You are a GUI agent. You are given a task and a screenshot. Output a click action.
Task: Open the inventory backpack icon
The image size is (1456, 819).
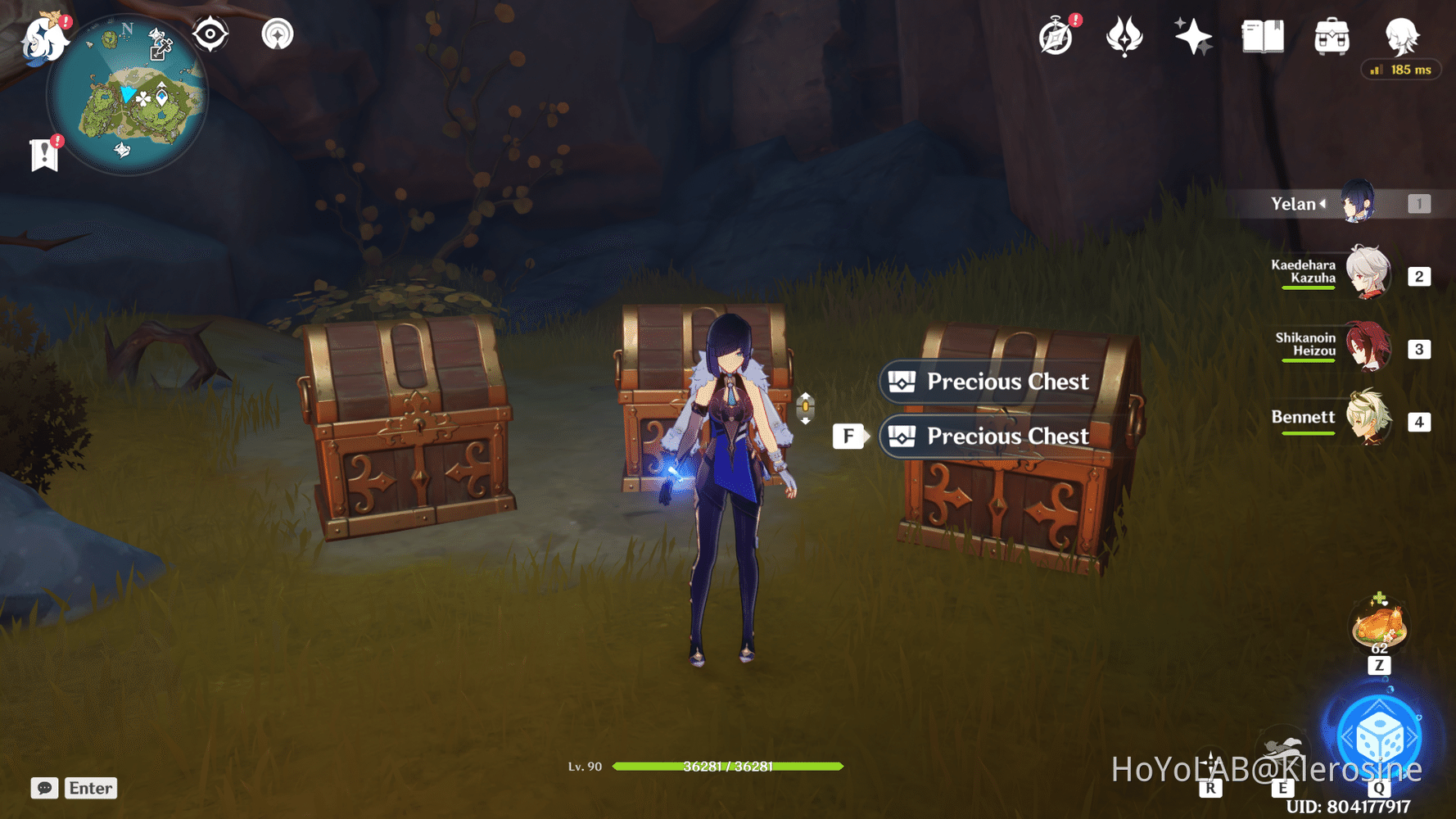[x=1331, y=34]
